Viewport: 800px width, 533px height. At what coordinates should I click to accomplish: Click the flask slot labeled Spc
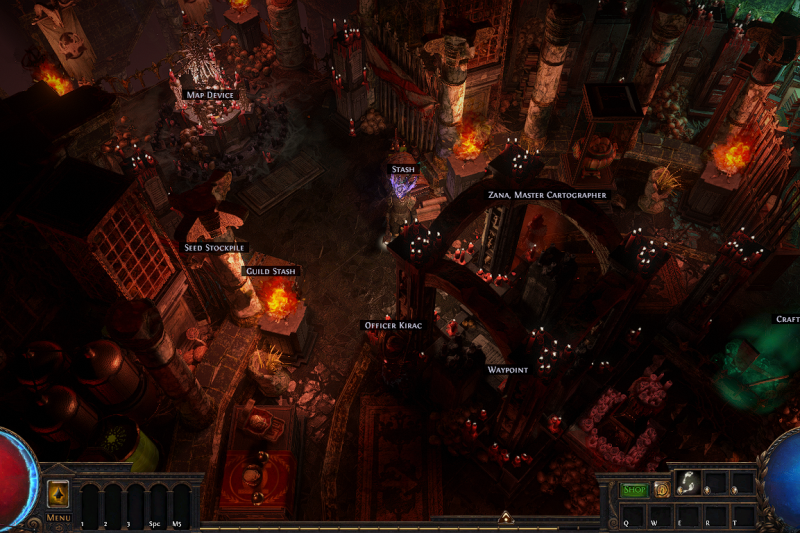tap(155, 505)
